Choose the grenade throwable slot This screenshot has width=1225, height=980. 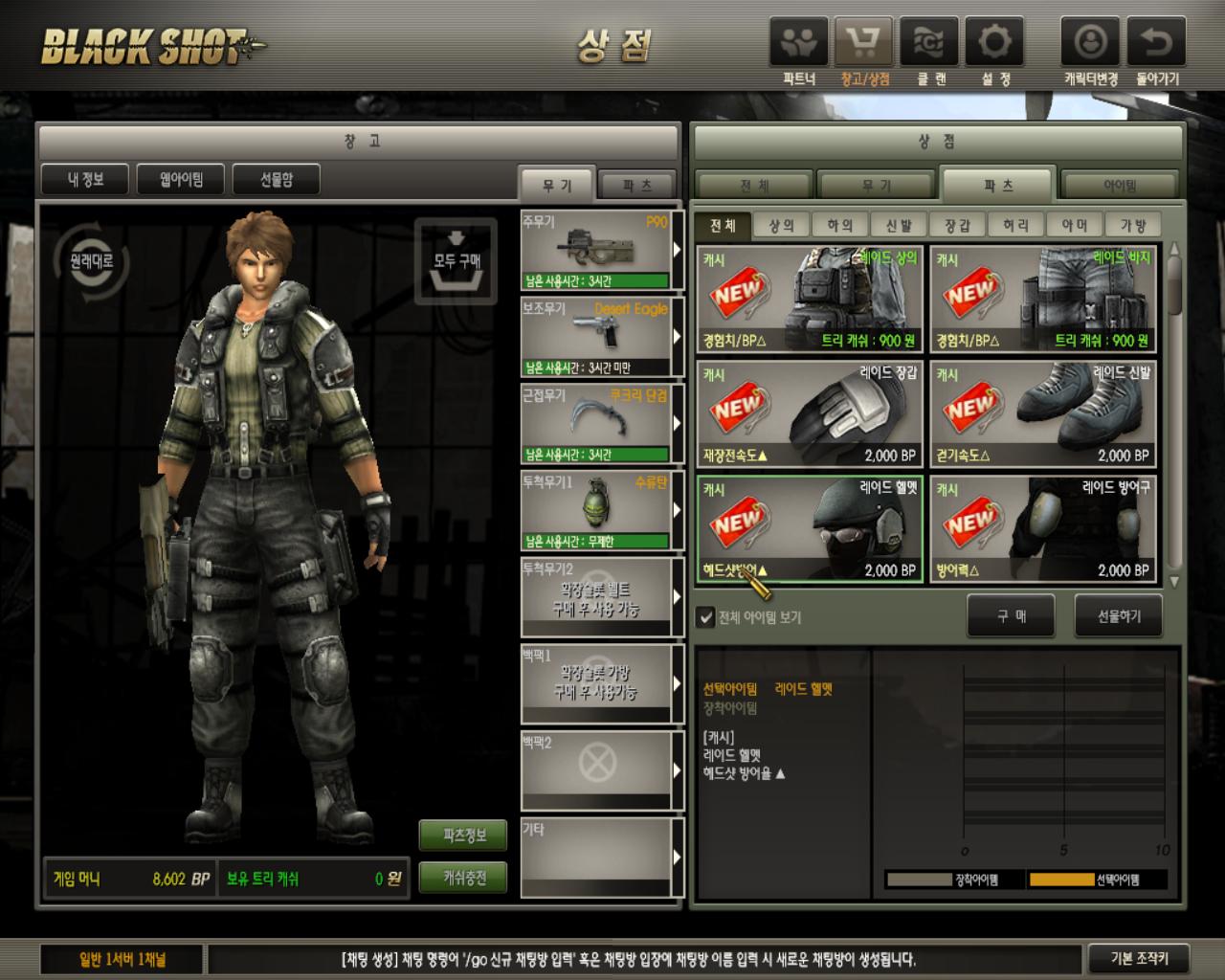pyautogui.click(x=595, y=511)
